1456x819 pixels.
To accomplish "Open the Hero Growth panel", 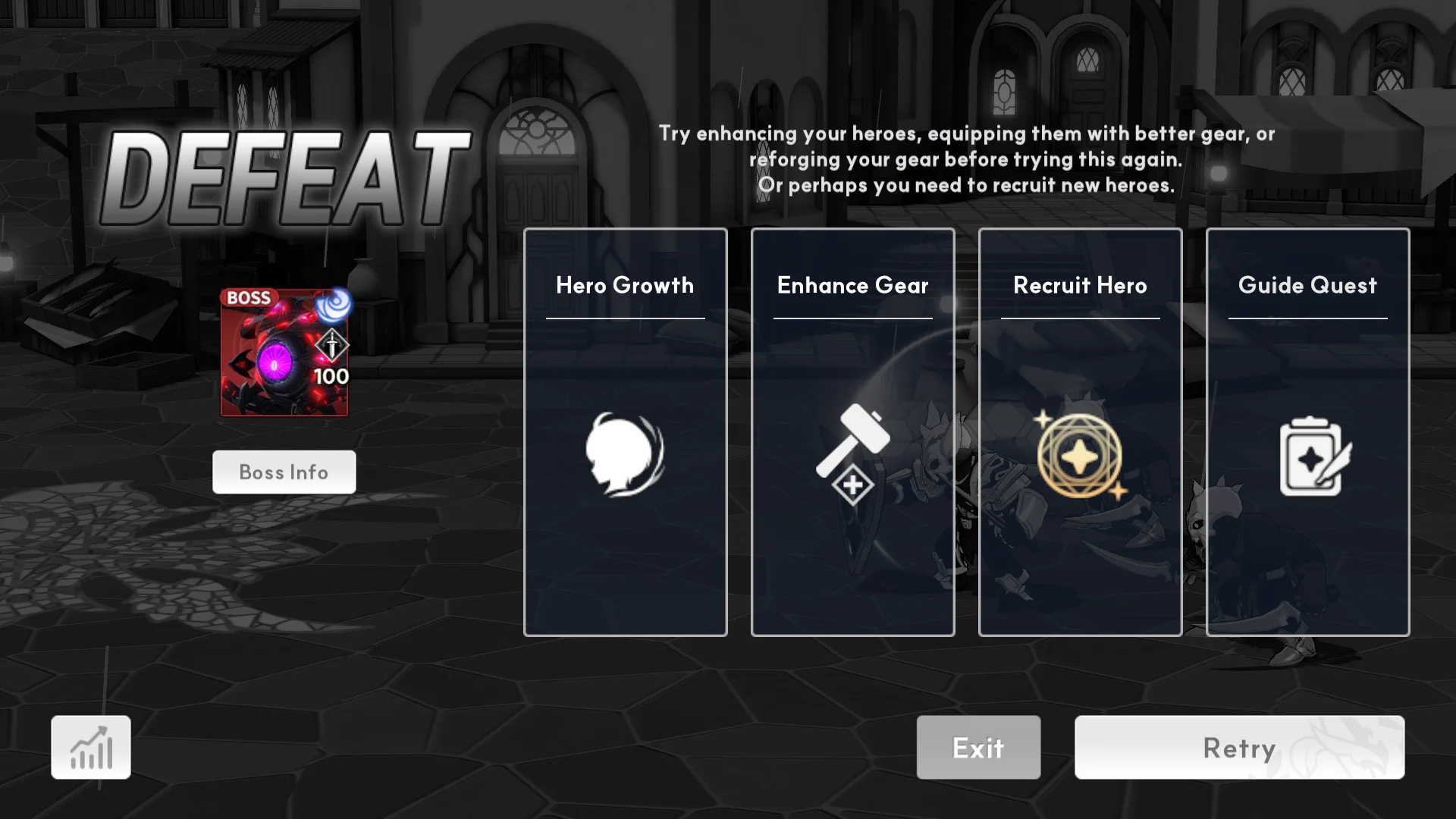I will pyautogui.click(x=625, y=431).
